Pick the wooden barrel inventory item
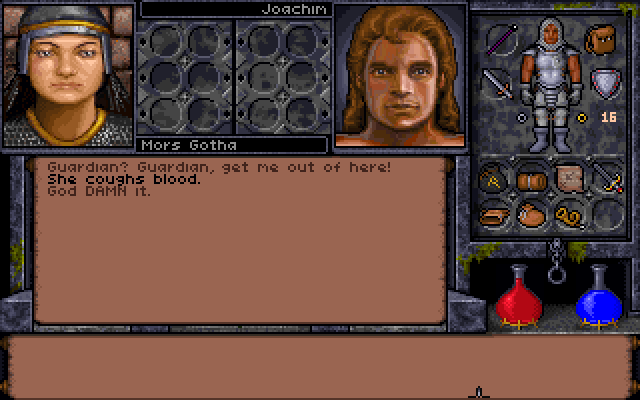This screenshot has width=640, height=400. (531, 180)
